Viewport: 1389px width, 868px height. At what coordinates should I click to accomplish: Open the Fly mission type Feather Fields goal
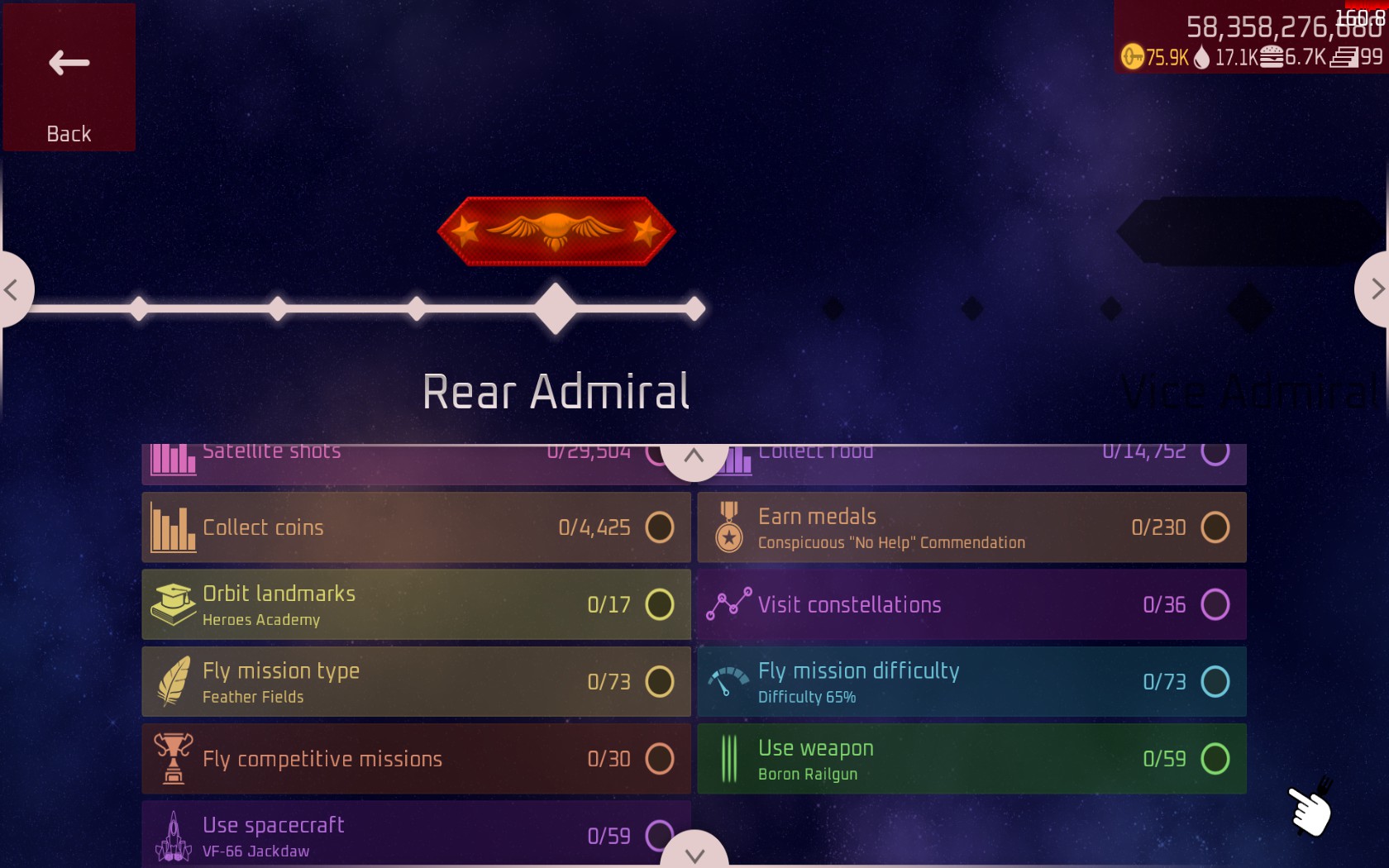[x=416, y=682]
